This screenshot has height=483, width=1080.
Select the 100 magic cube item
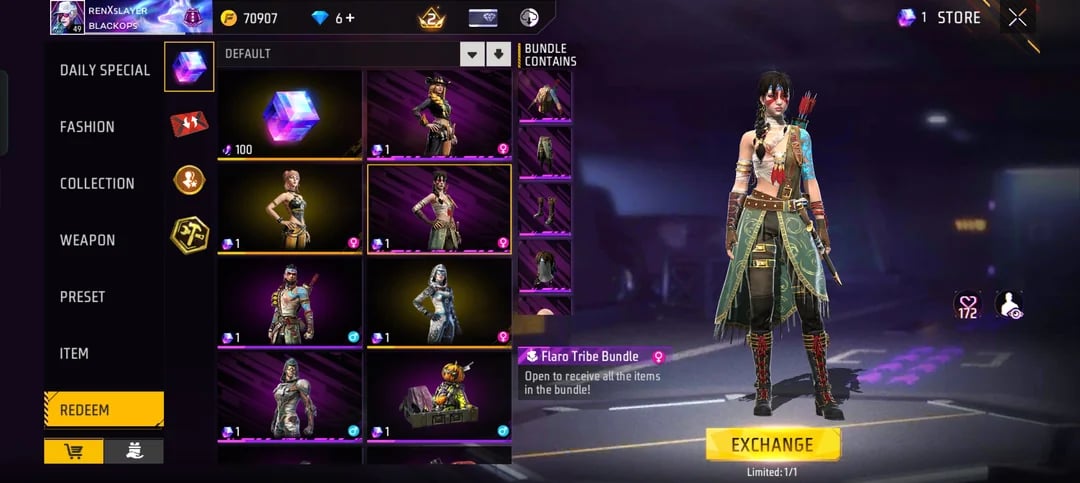click(x=290, y=115)
